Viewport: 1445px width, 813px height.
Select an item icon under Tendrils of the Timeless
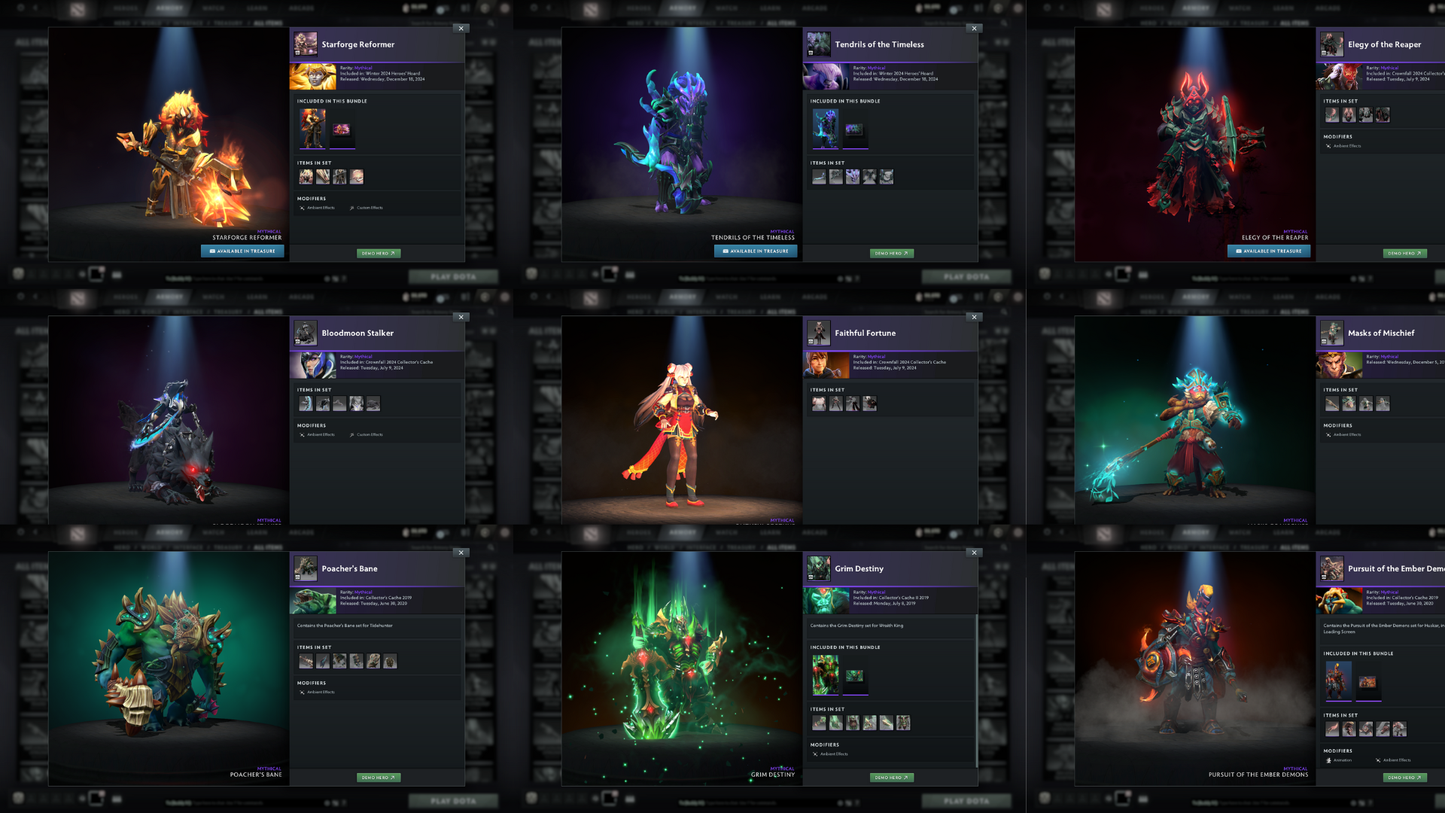tap(820, 176)
